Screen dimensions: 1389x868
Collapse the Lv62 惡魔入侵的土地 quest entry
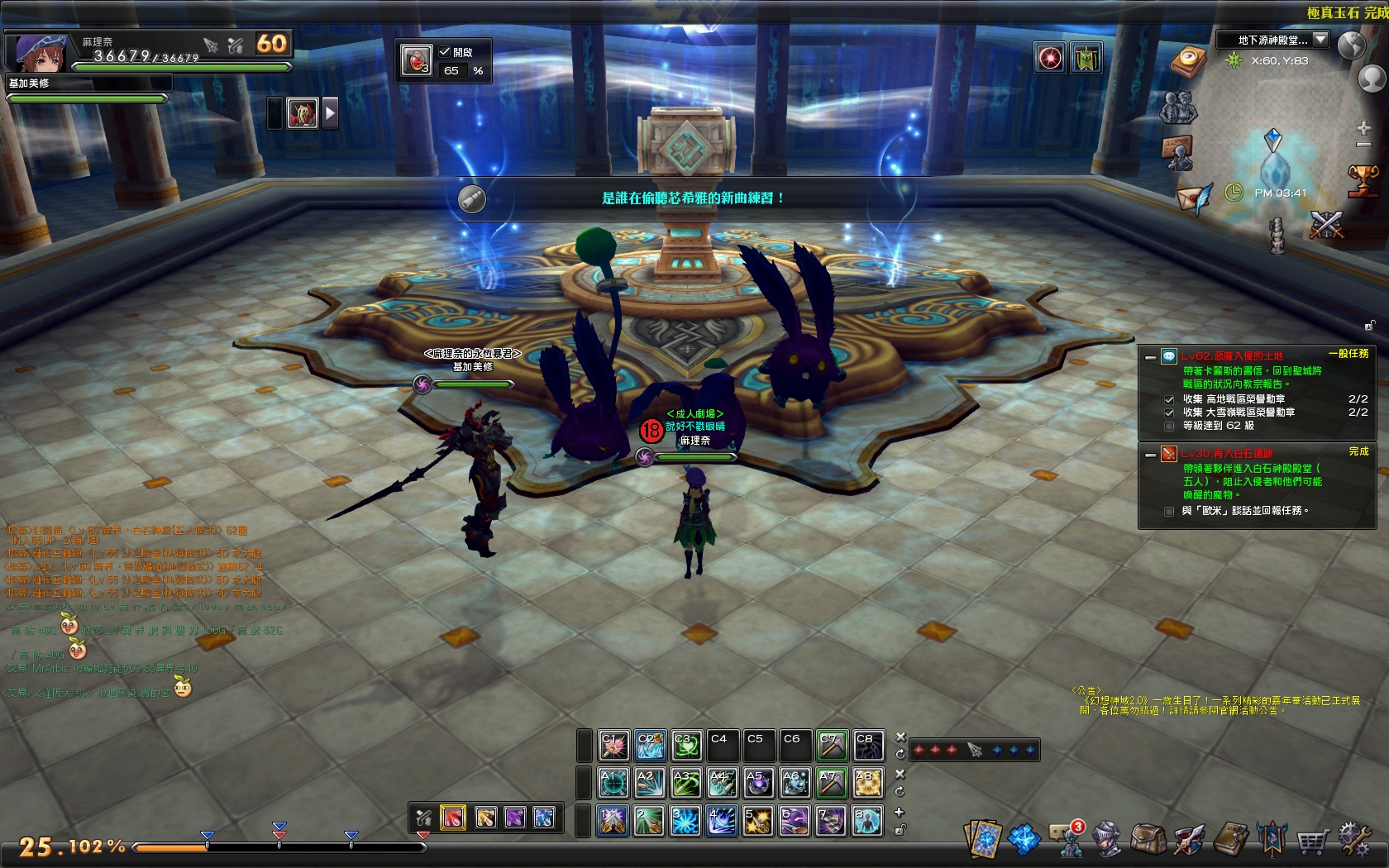(x=1150, y=359)
